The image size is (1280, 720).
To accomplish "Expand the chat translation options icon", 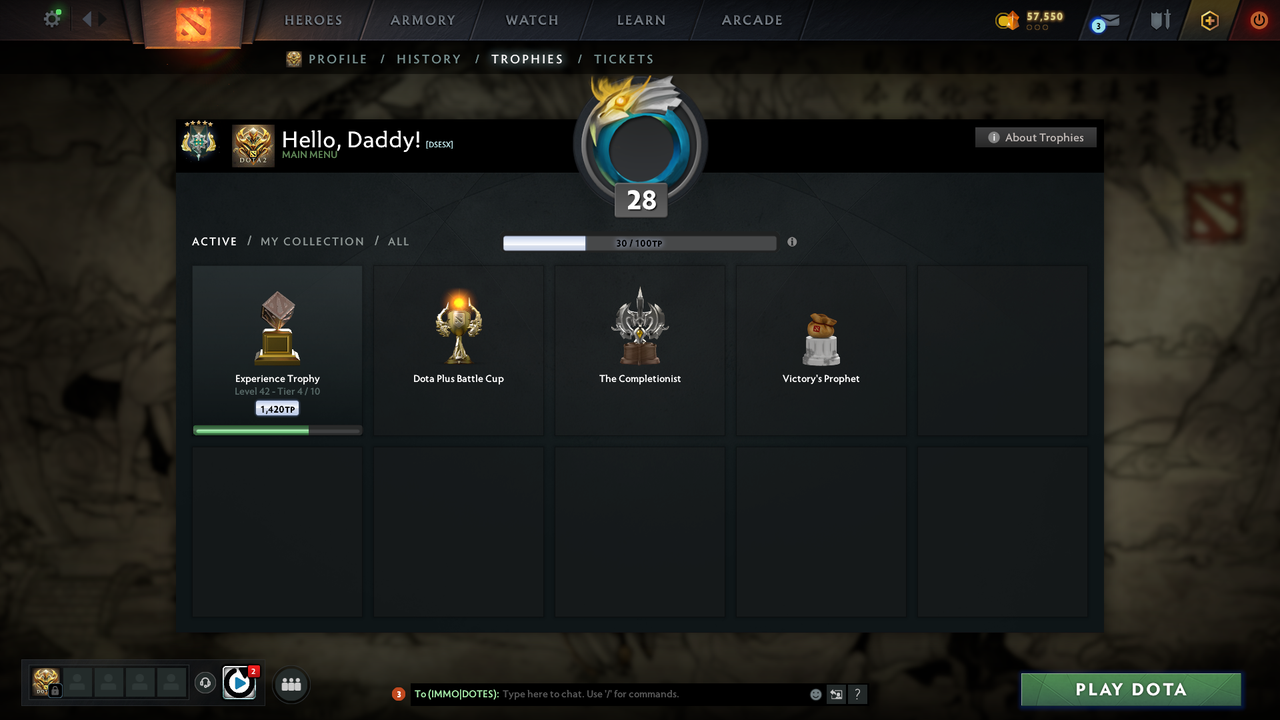I will point(836,693).
